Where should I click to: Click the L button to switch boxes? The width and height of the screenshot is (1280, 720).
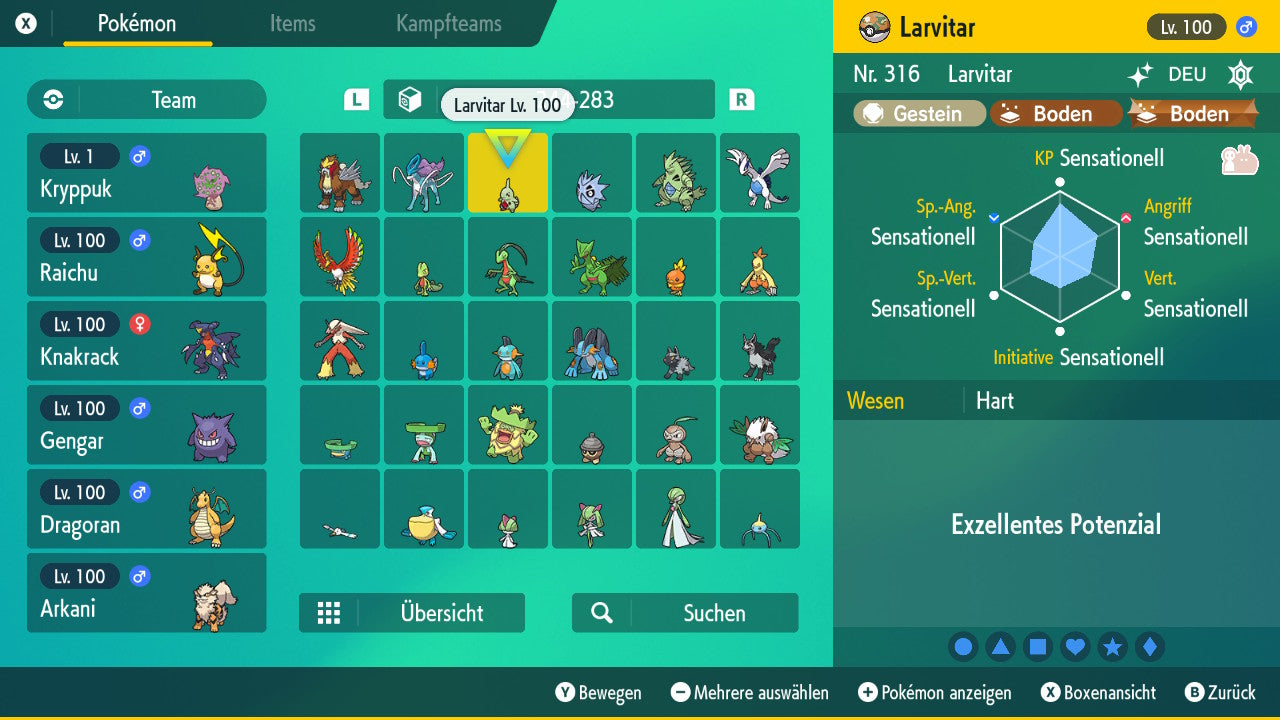pos(355,99)
